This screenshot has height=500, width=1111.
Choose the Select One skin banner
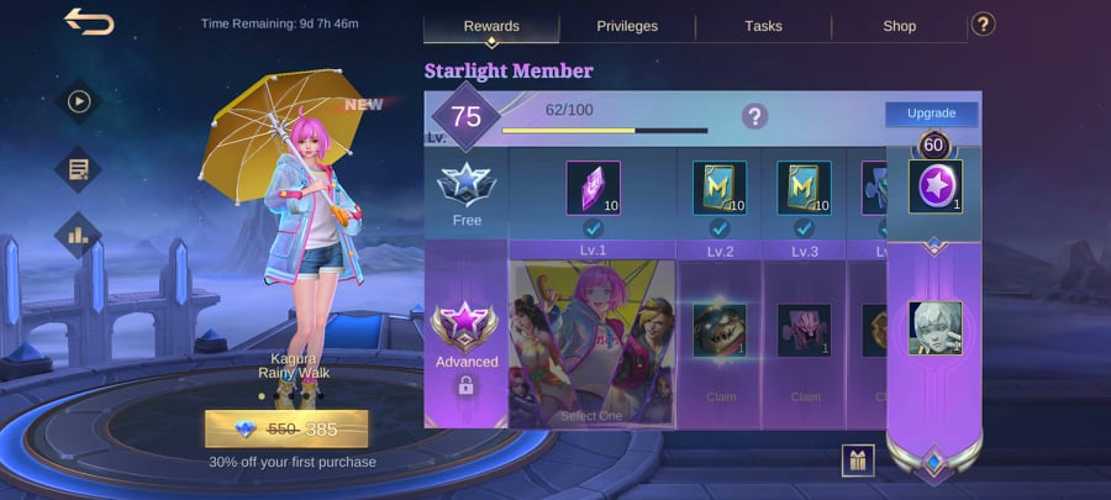592,343
